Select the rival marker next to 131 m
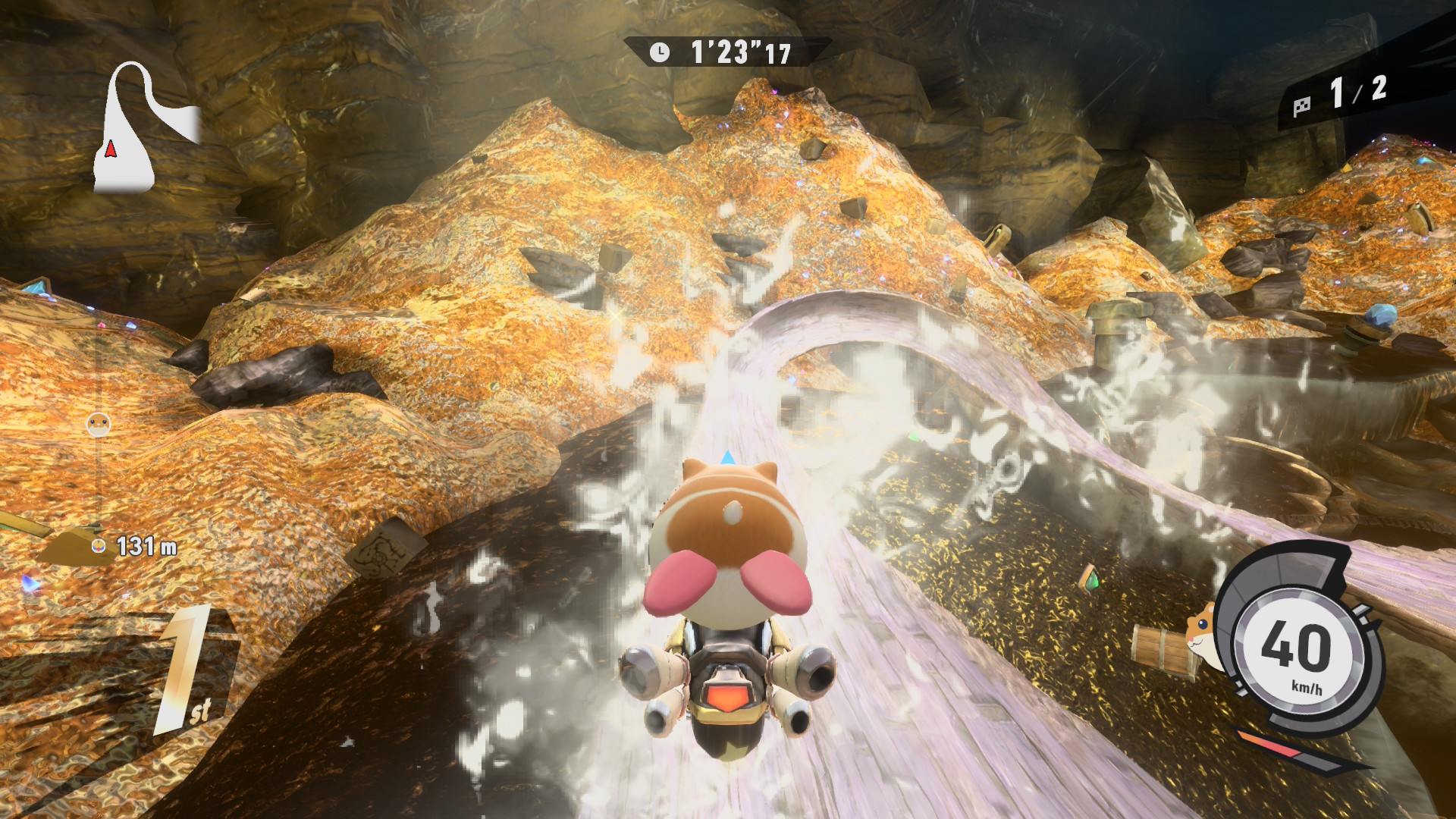Viewport: 1456px width, 819px height. pyautogui.click(x=99, y=546)
